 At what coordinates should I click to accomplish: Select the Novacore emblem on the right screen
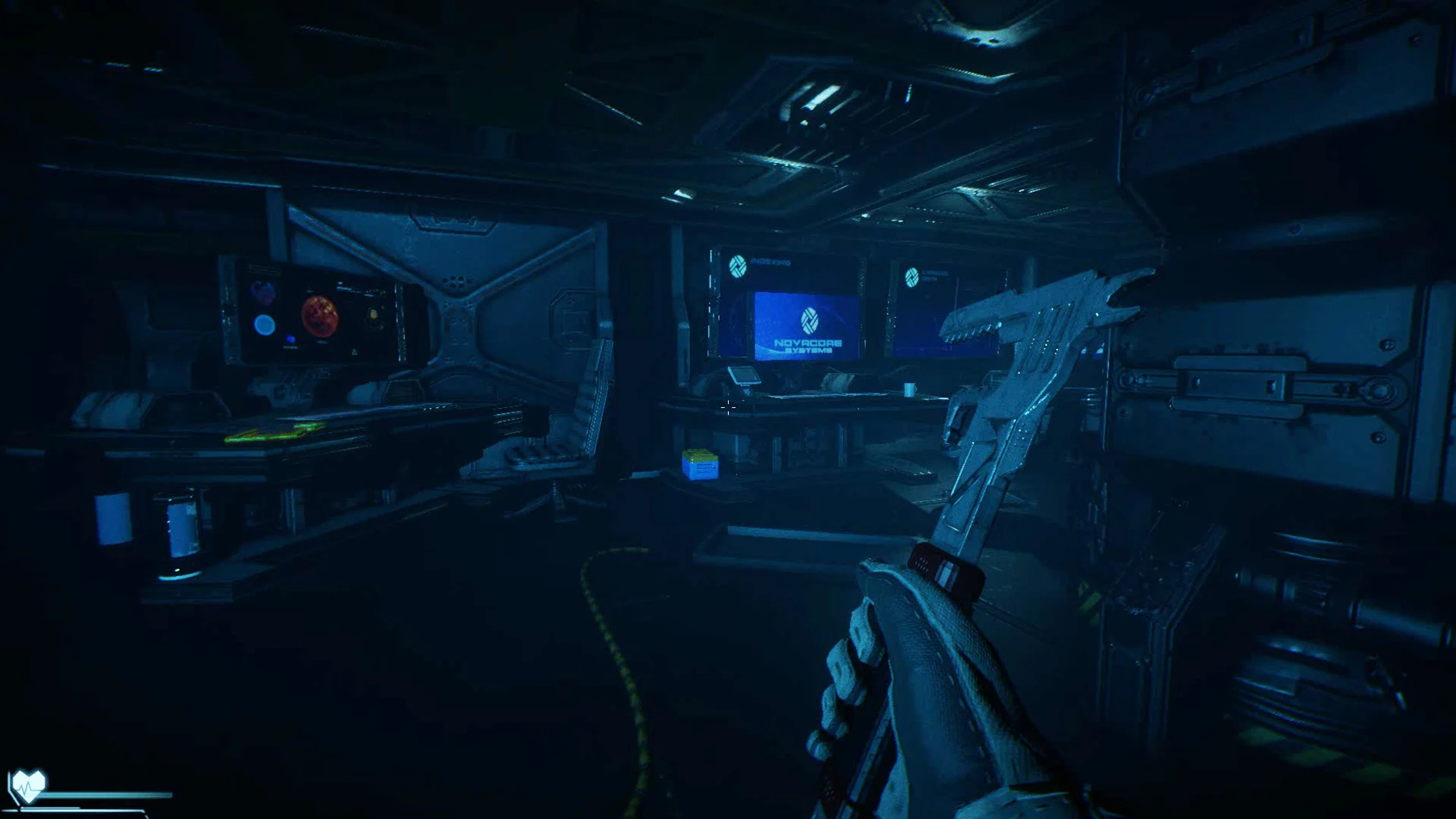coord(912,278)
